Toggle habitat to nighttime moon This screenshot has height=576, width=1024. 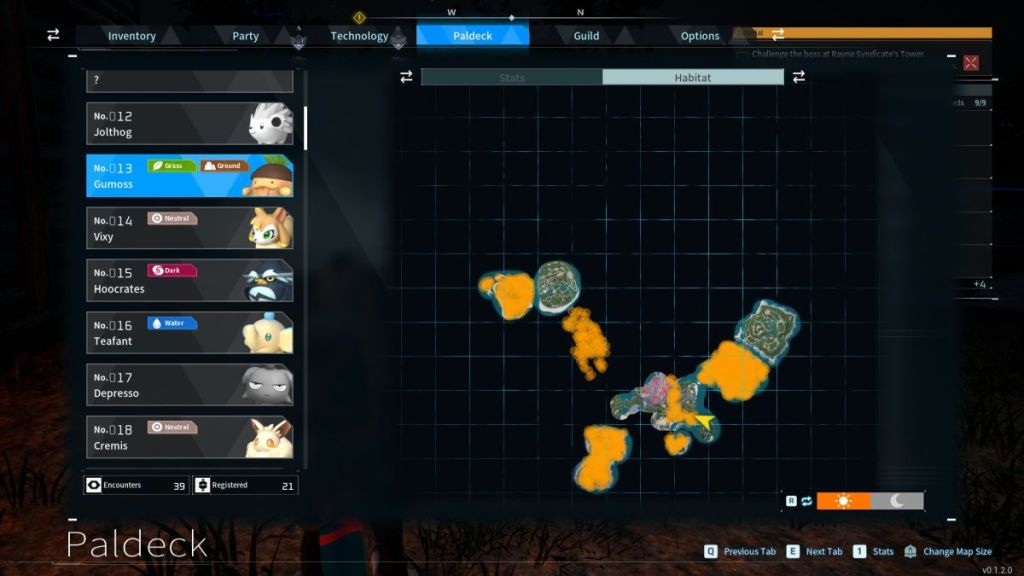tap(897, 501)
